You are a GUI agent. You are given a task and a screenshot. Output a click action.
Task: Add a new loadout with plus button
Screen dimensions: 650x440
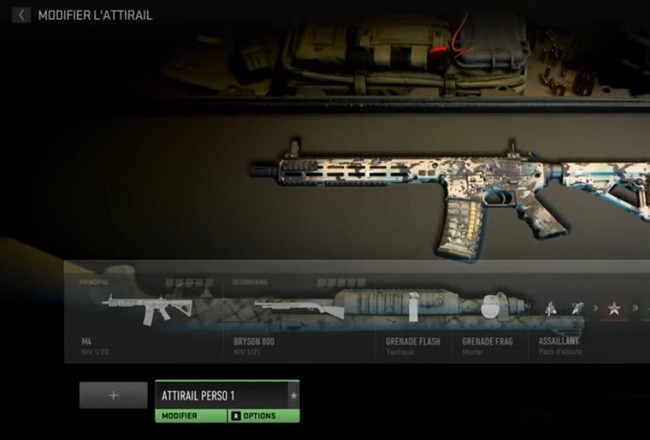(113, 395)
